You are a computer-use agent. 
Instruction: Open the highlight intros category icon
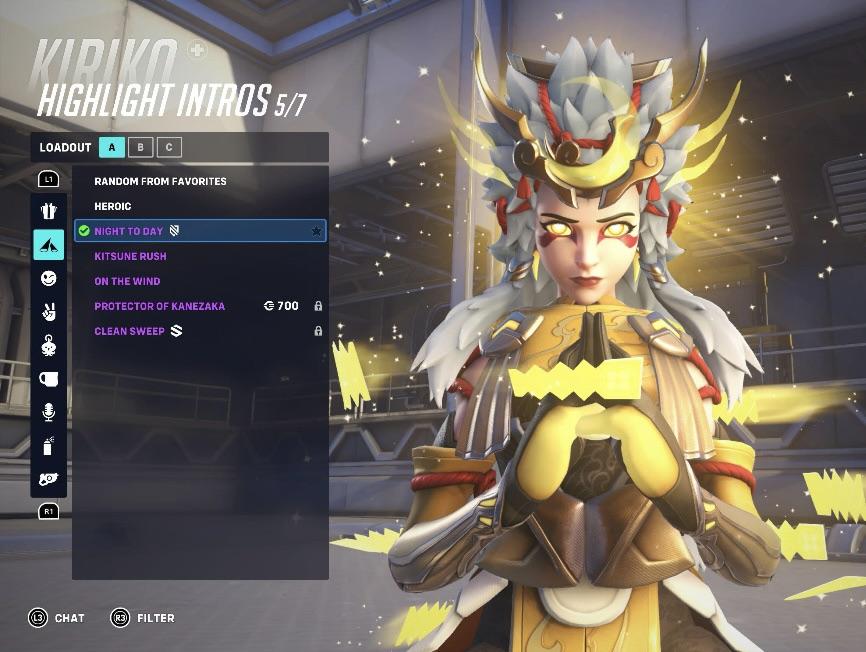[49, 245]
